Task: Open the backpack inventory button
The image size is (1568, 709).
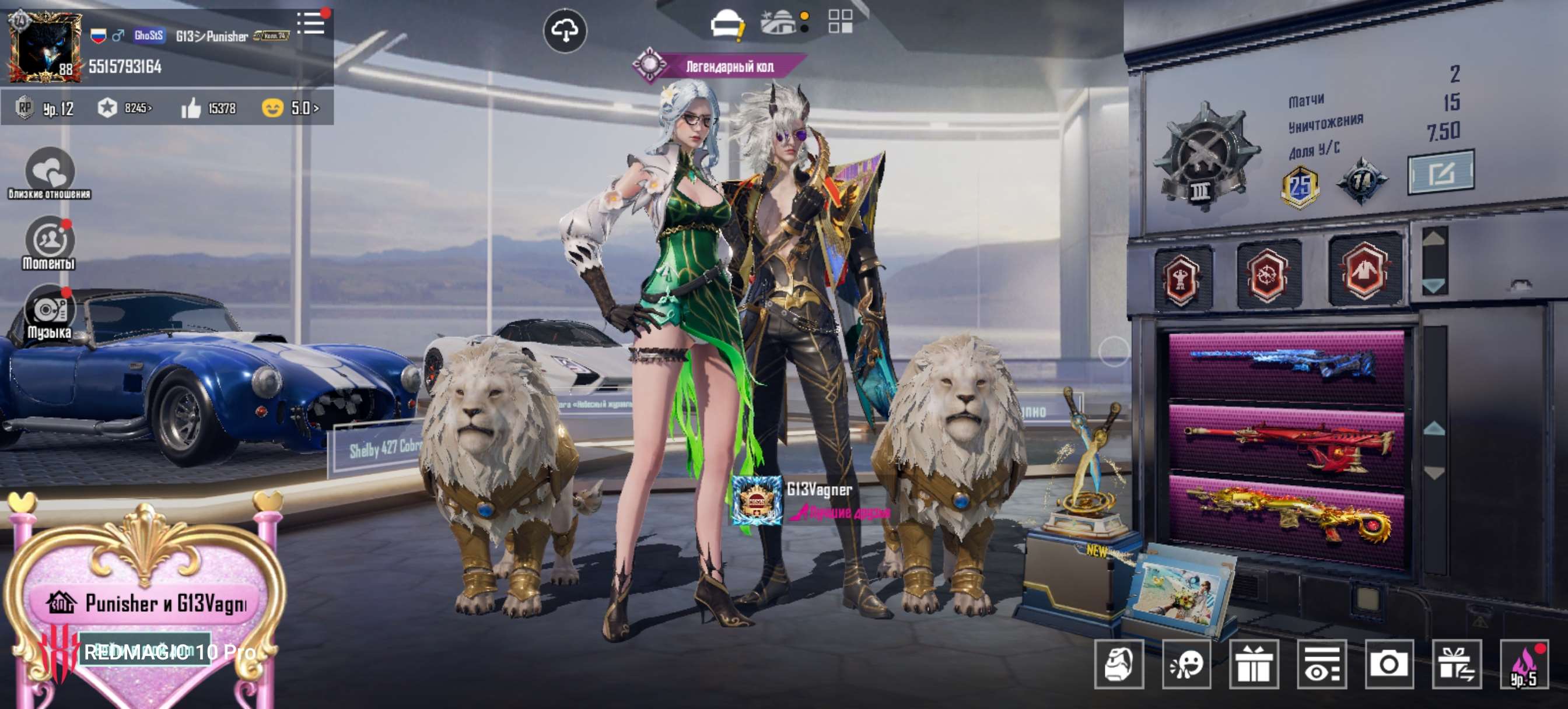Action: tap(1118, 664)
